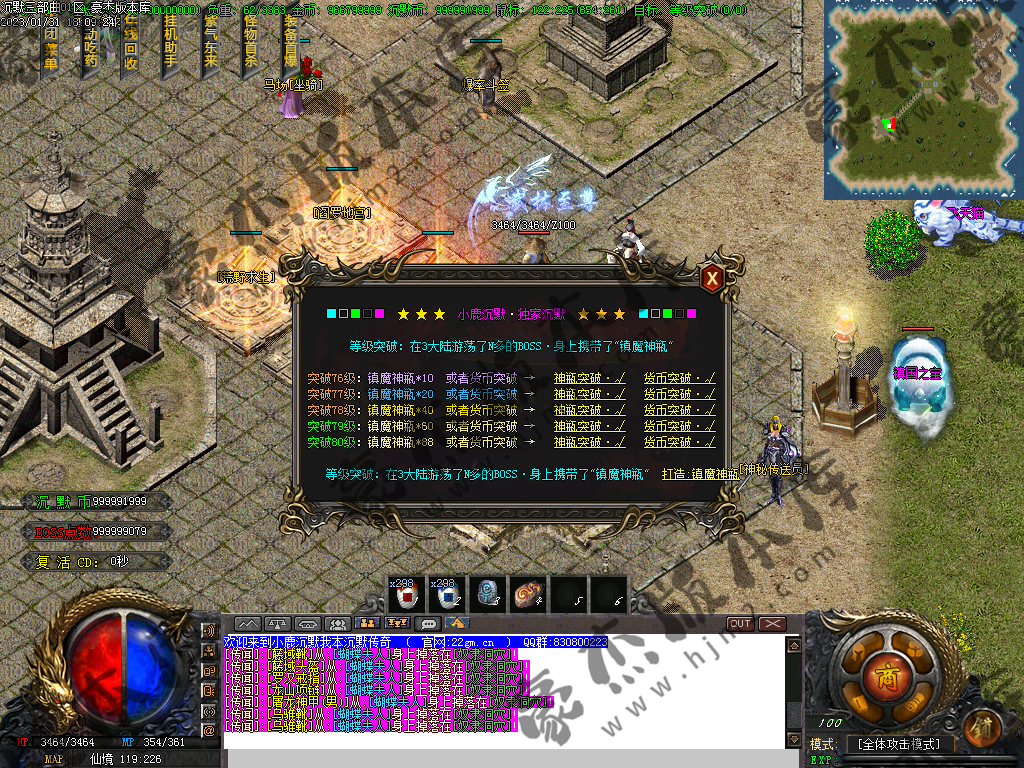
Task: Open the 打造:镇魔神瓶 crafting link
Action: point(699,473)
